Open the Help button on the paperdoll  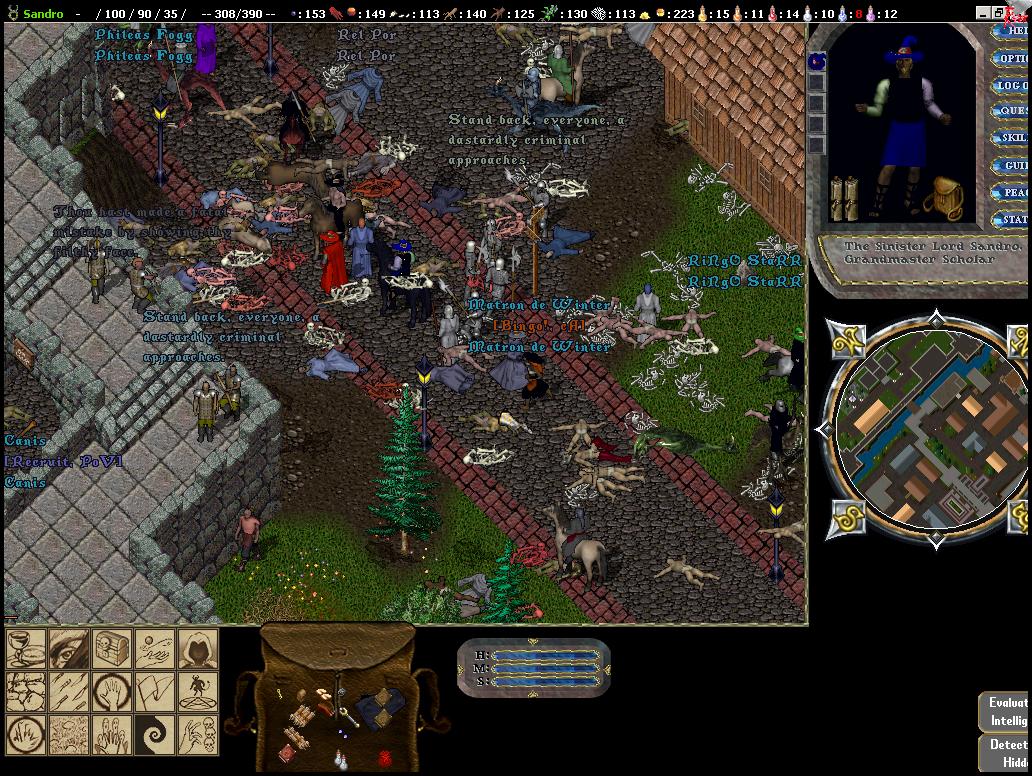pyautogui.click(x=1012, y=31)
